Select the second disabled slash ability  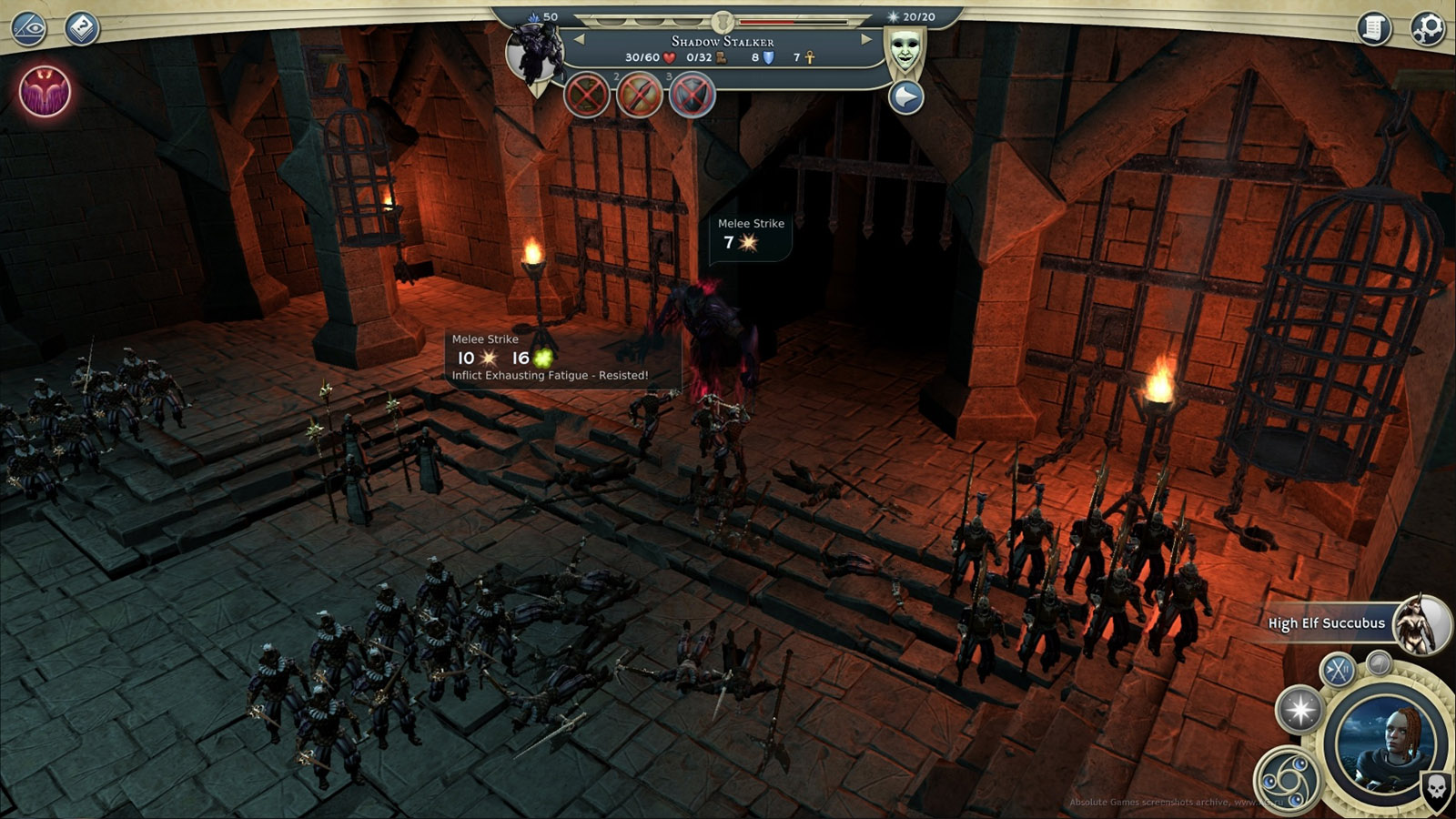point(640,95)
